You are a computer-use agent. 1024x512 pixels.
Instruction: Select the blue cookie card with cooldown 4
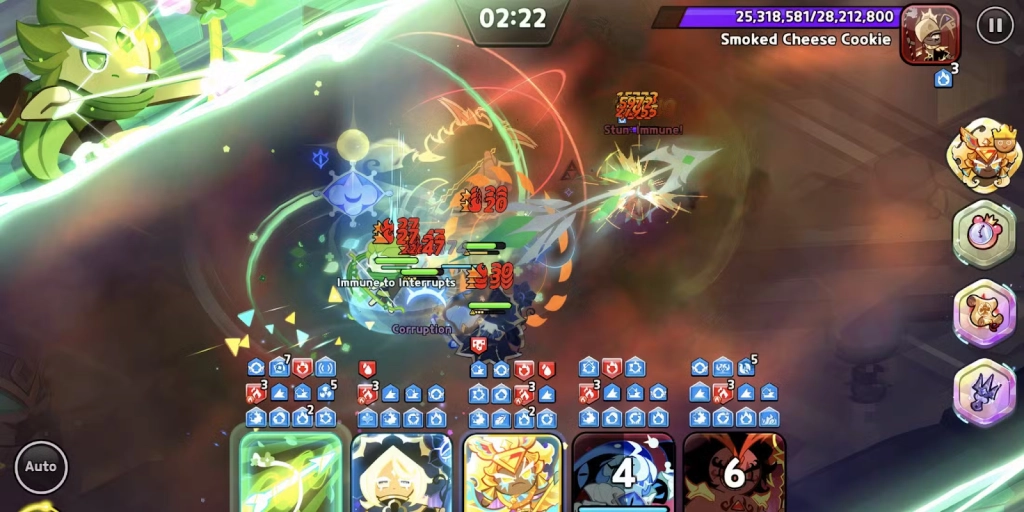pos(623,472)
